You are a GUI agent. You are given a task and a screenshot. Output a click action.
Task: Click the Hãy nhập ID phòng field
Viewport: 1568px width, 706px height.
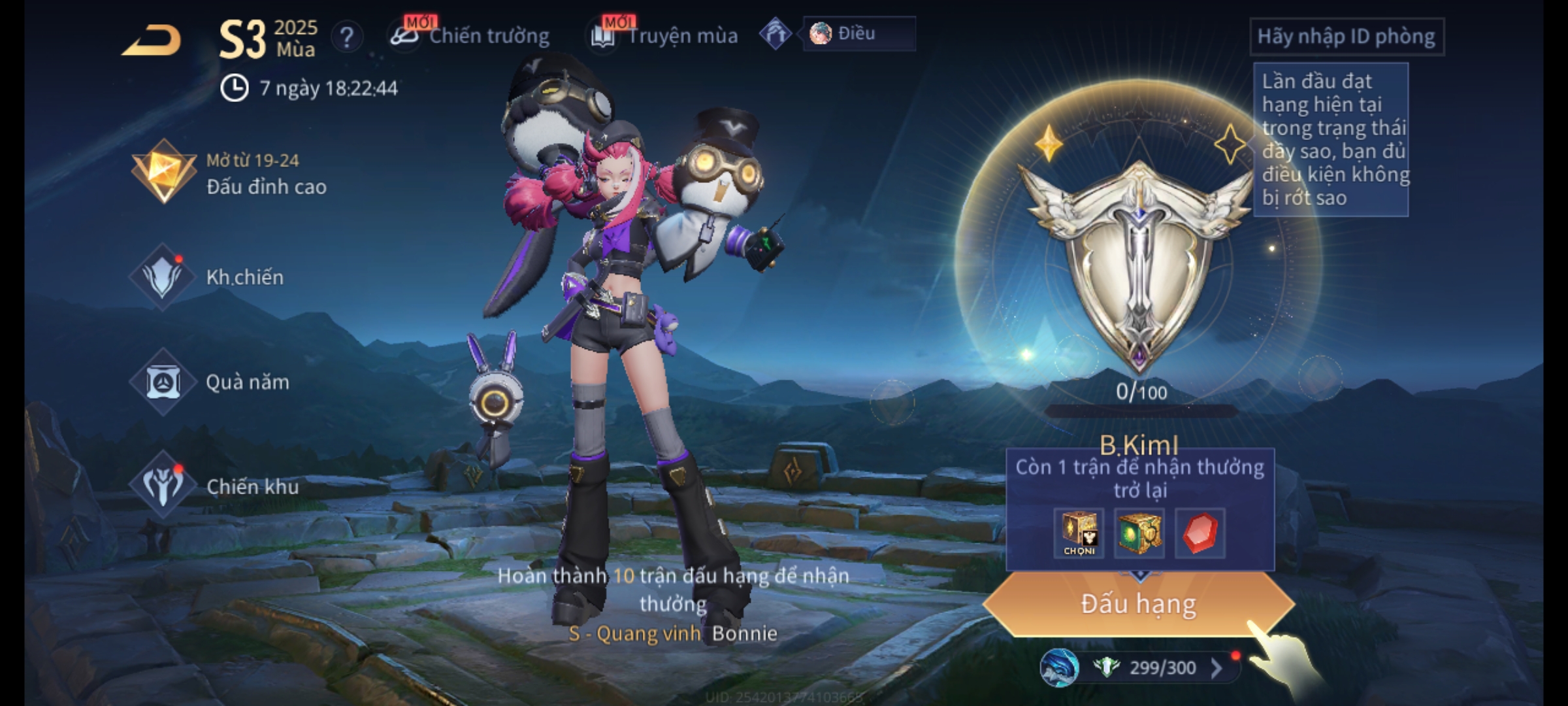point(1346,37)
